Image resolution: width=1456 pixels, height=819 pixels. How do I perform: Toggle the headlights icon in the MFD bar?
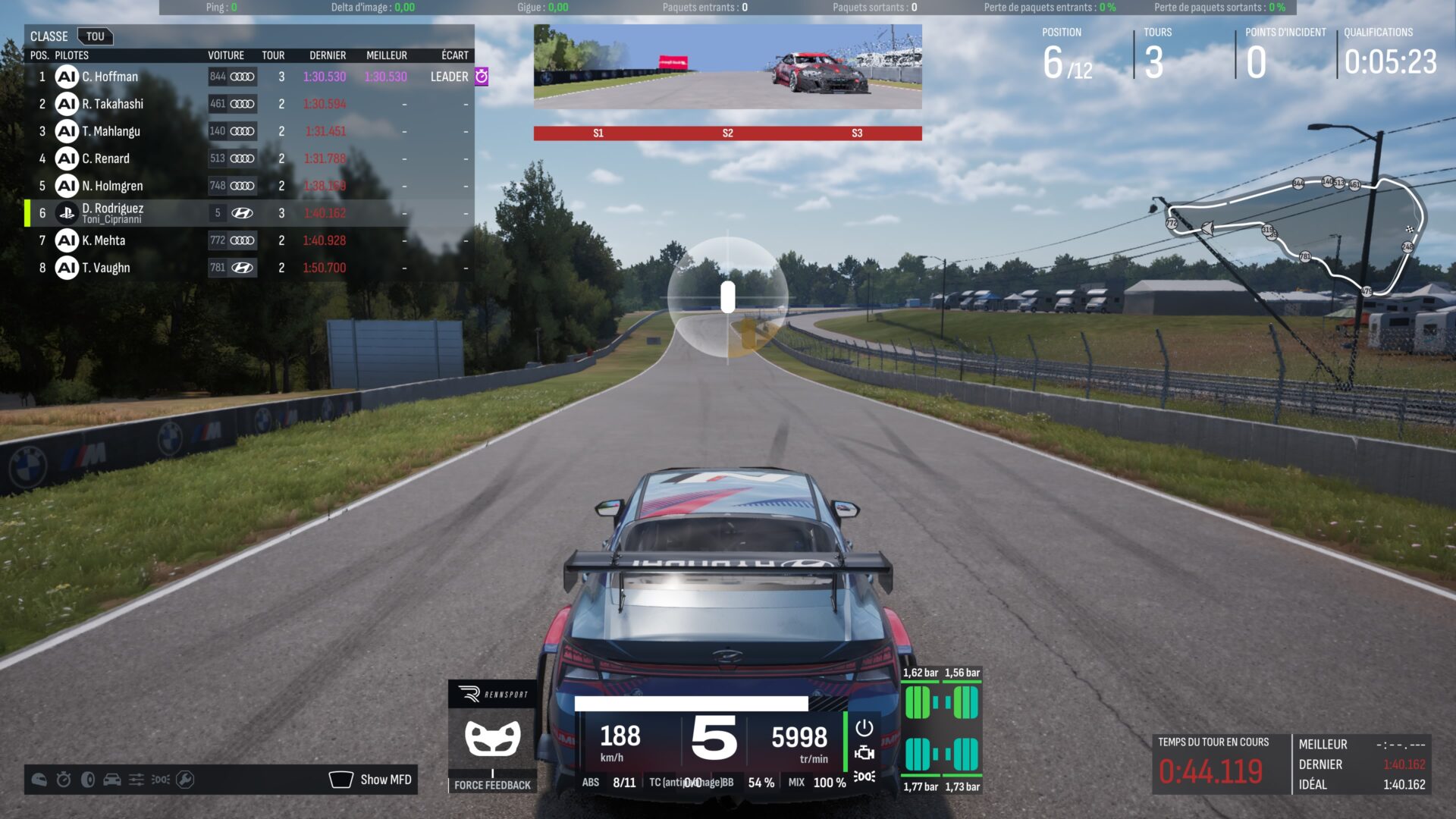point(161,780)
